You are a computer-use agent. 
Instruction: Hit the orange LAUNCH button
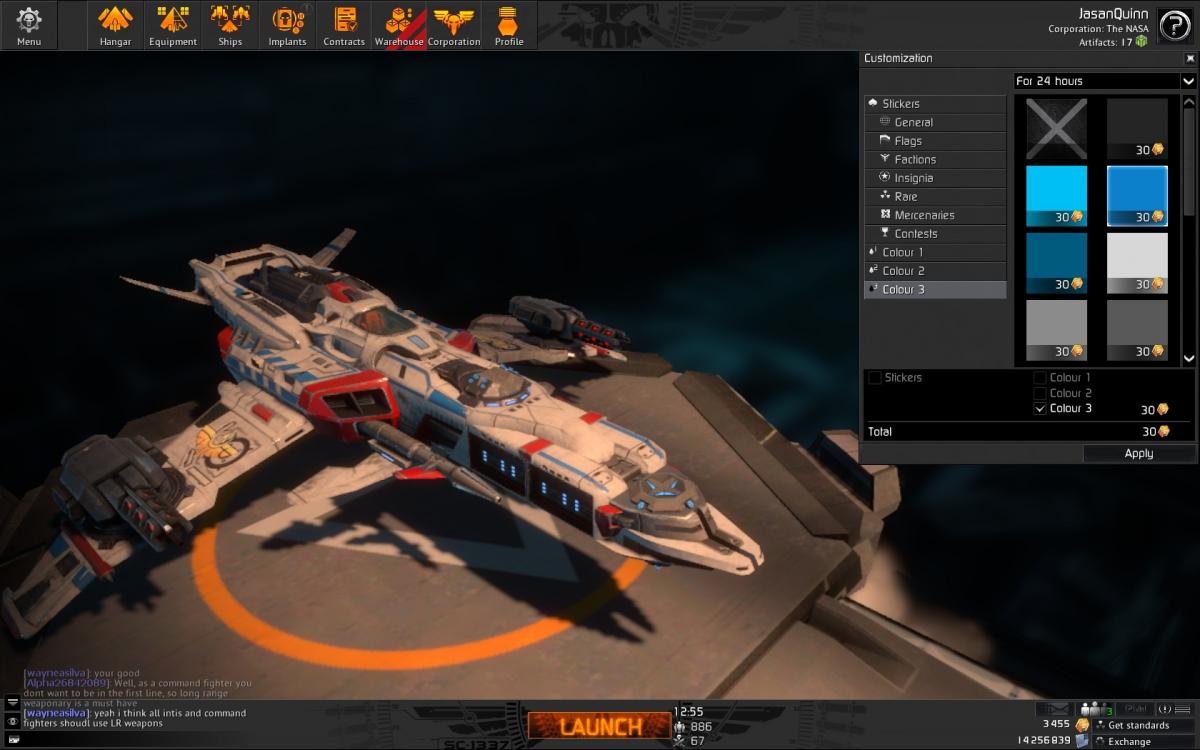pos(599,726)
